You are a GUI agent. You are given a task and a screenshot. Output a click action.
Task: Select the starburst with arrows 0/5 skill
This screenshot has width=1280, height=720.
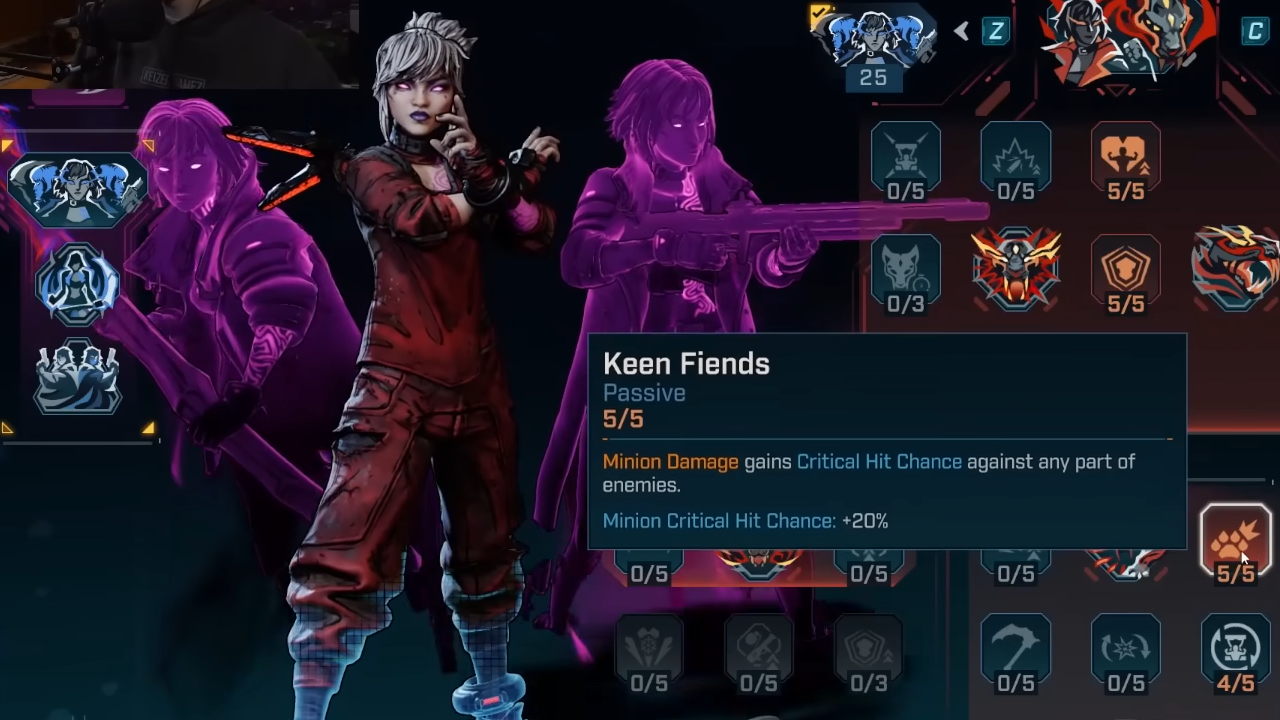[1125, 651]
